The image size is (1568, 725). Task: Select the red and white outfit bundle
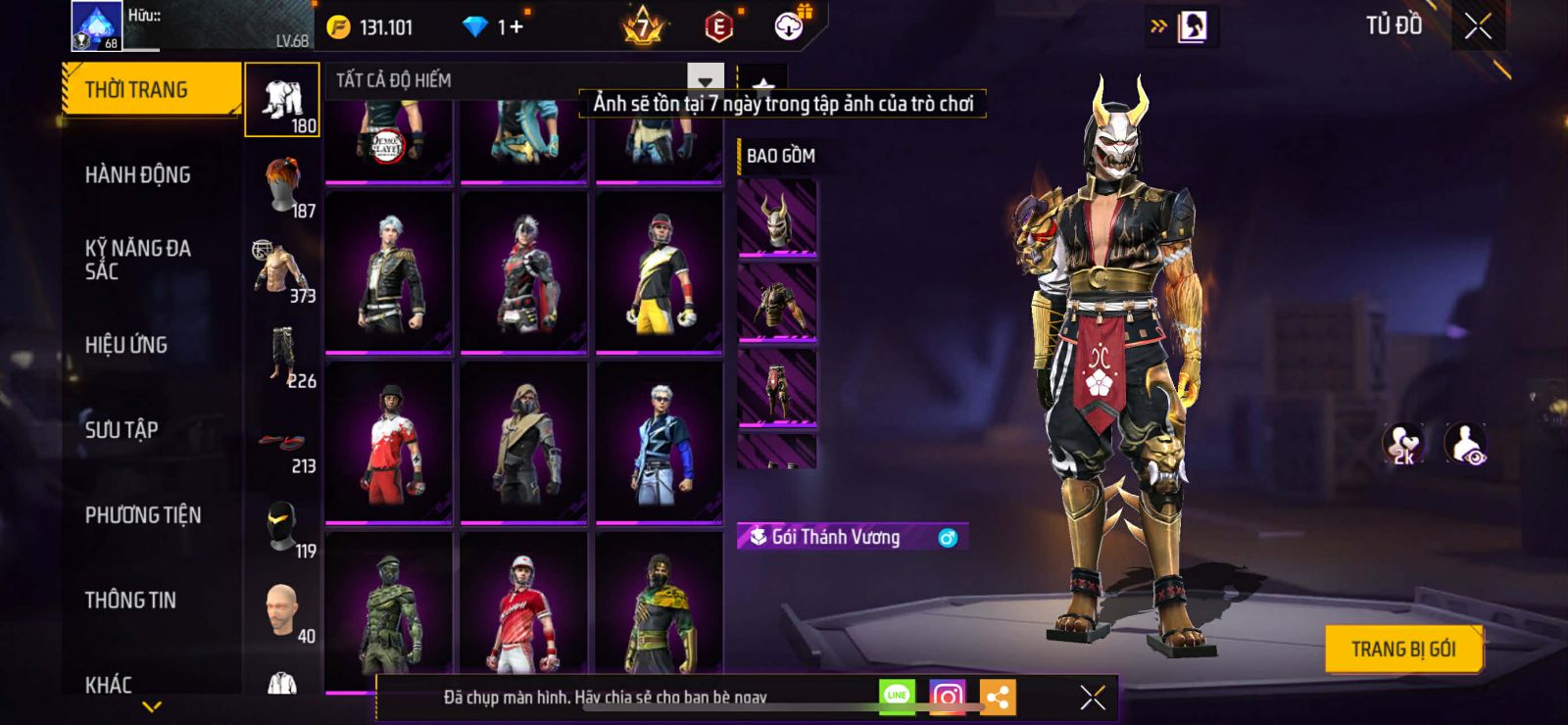(389, 441)
